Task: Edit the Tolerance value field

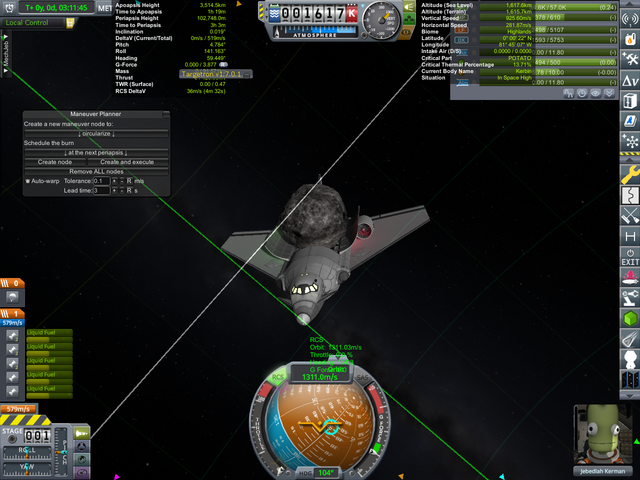Action: pyautogui.click(x=100, y=181)
